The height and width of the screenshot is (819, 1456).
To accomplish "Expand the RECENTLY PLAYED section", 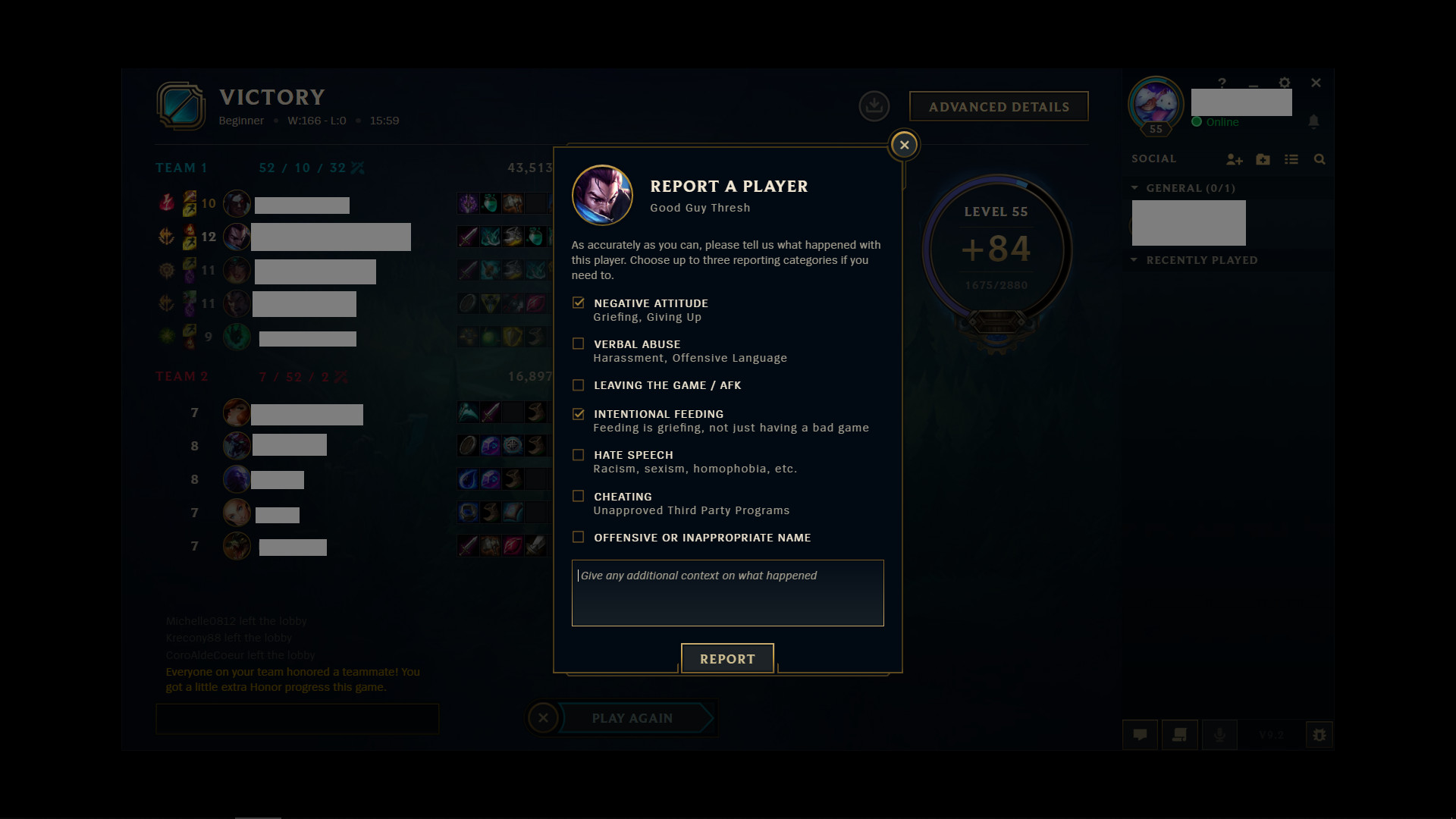I will (x=1134, y=260).
